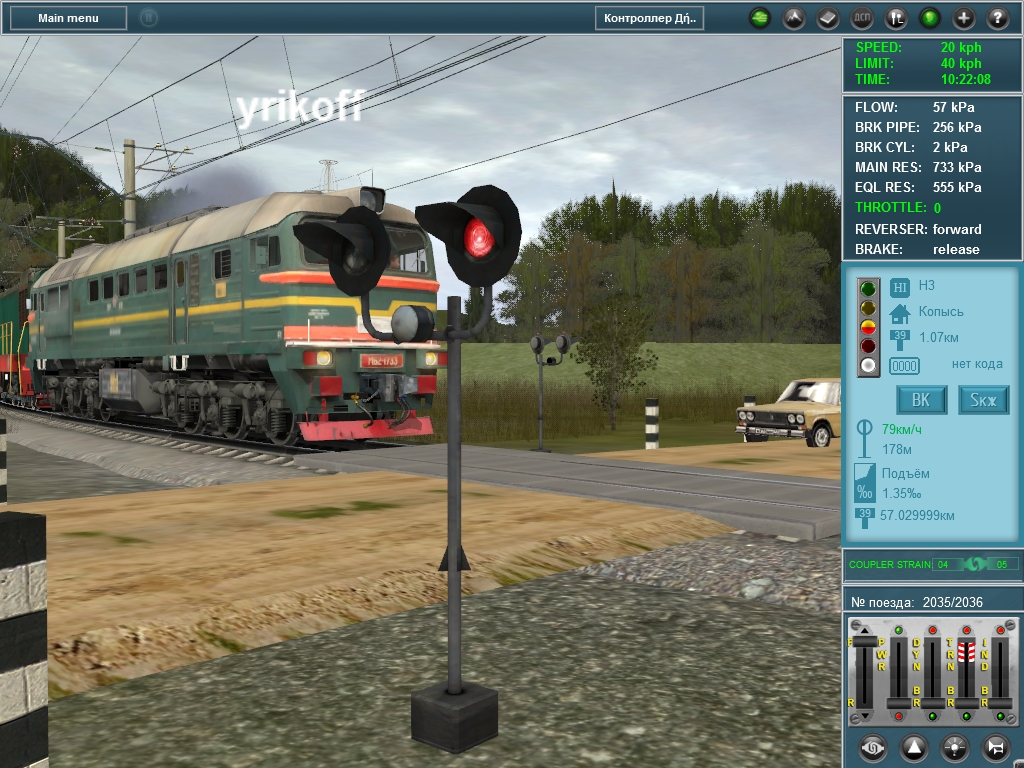Sound the horn button
Screen dimensions: 1024x768
tap(996, 747)
